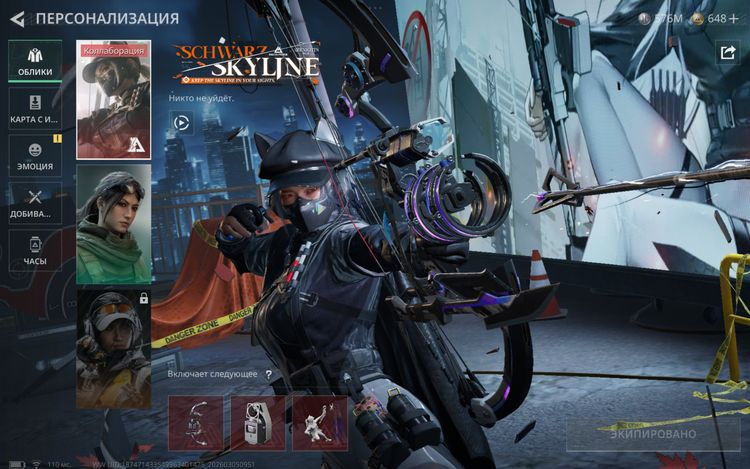Viewport: 750px width, 469px height.
Task: Choose the green scarf operator skin
Action: [x=113, y=224]
